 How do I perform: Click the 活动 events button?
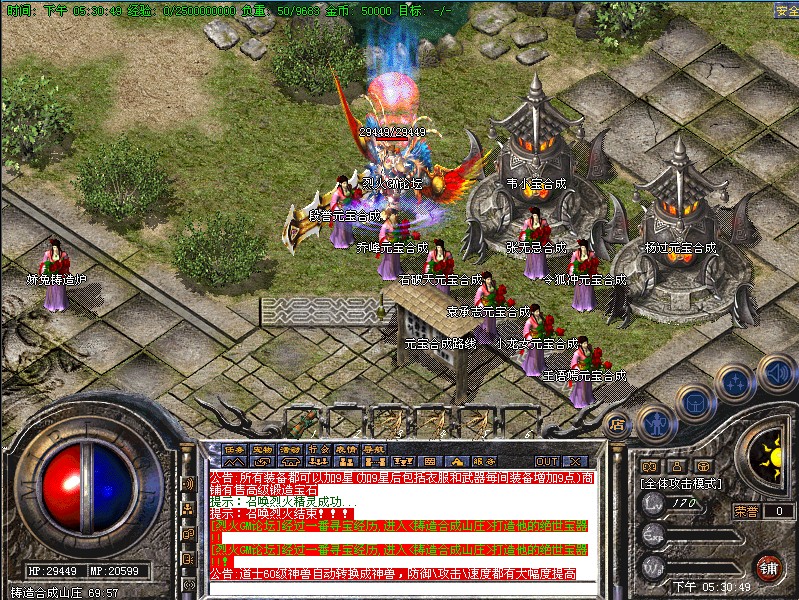click(290, 449)
